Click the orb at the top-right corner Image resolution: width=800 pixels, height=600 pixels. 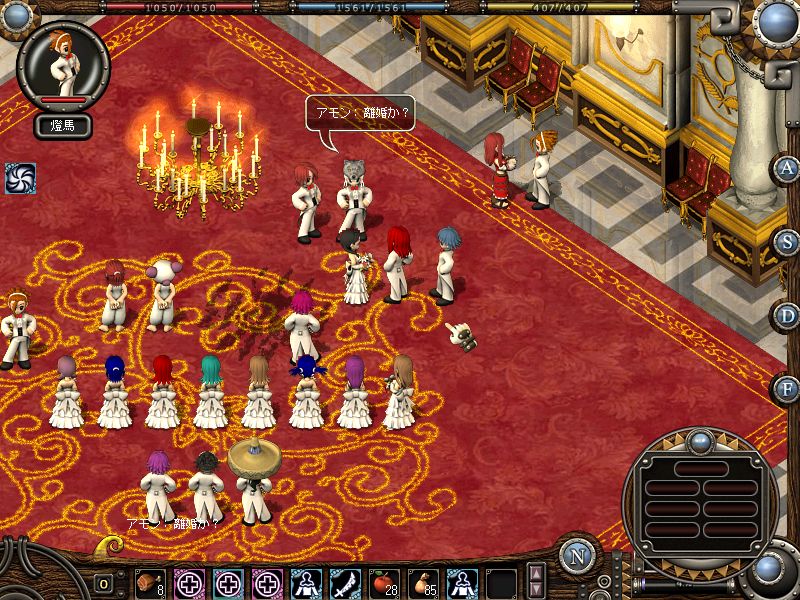778,18
